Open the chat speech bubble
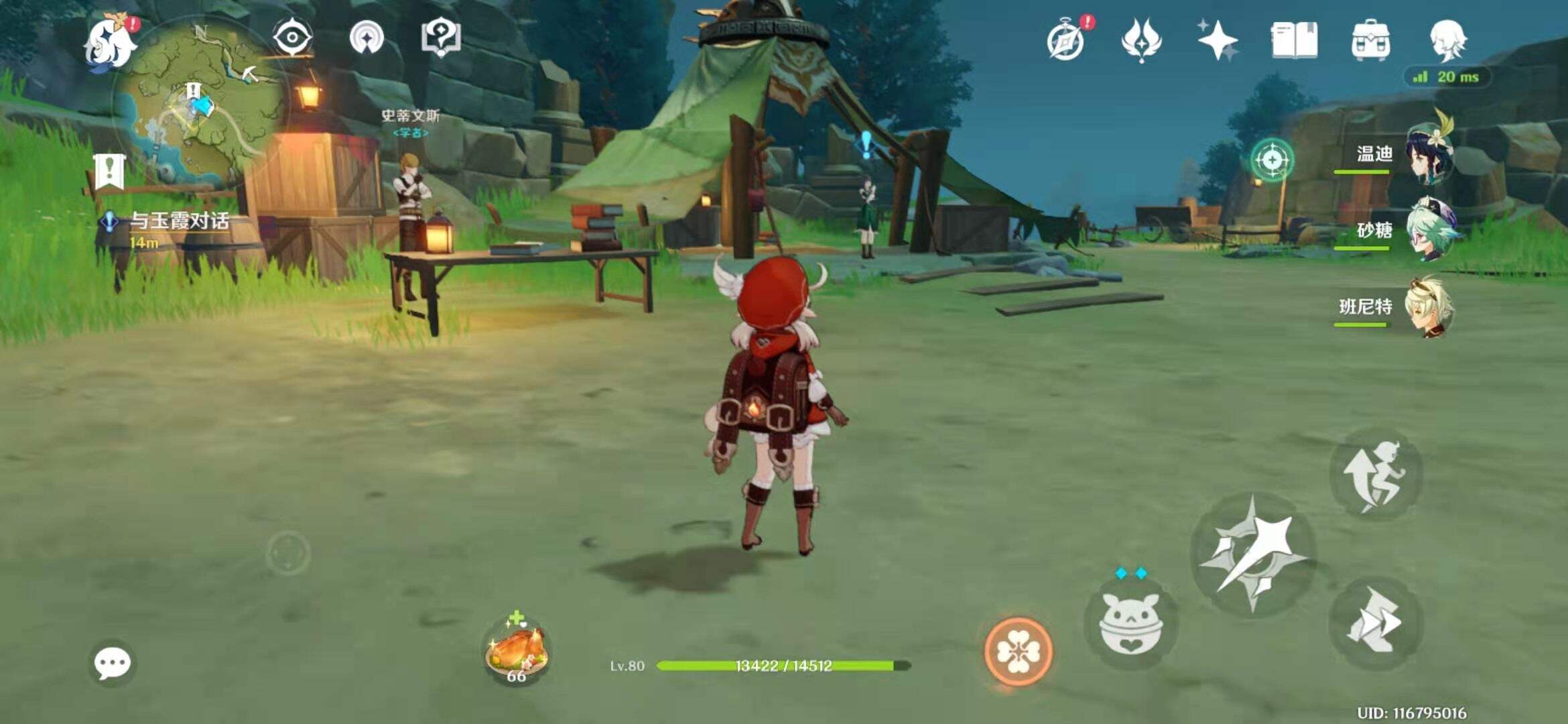This screenshot has width=1568, height=724. click(112, 664)
